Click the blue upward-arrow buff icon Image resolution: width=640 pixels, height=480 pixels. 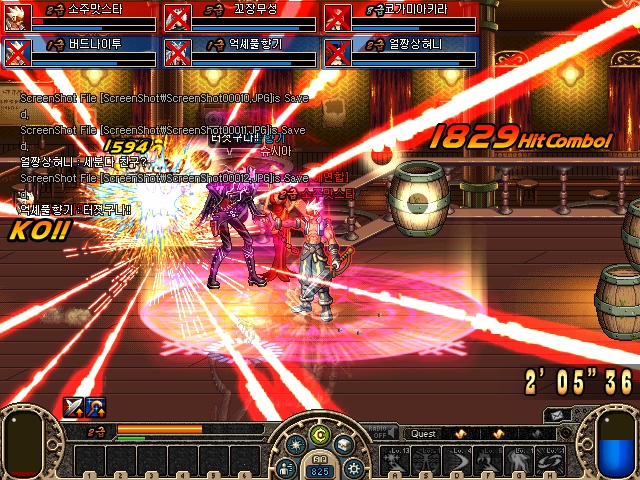[94, 406]
